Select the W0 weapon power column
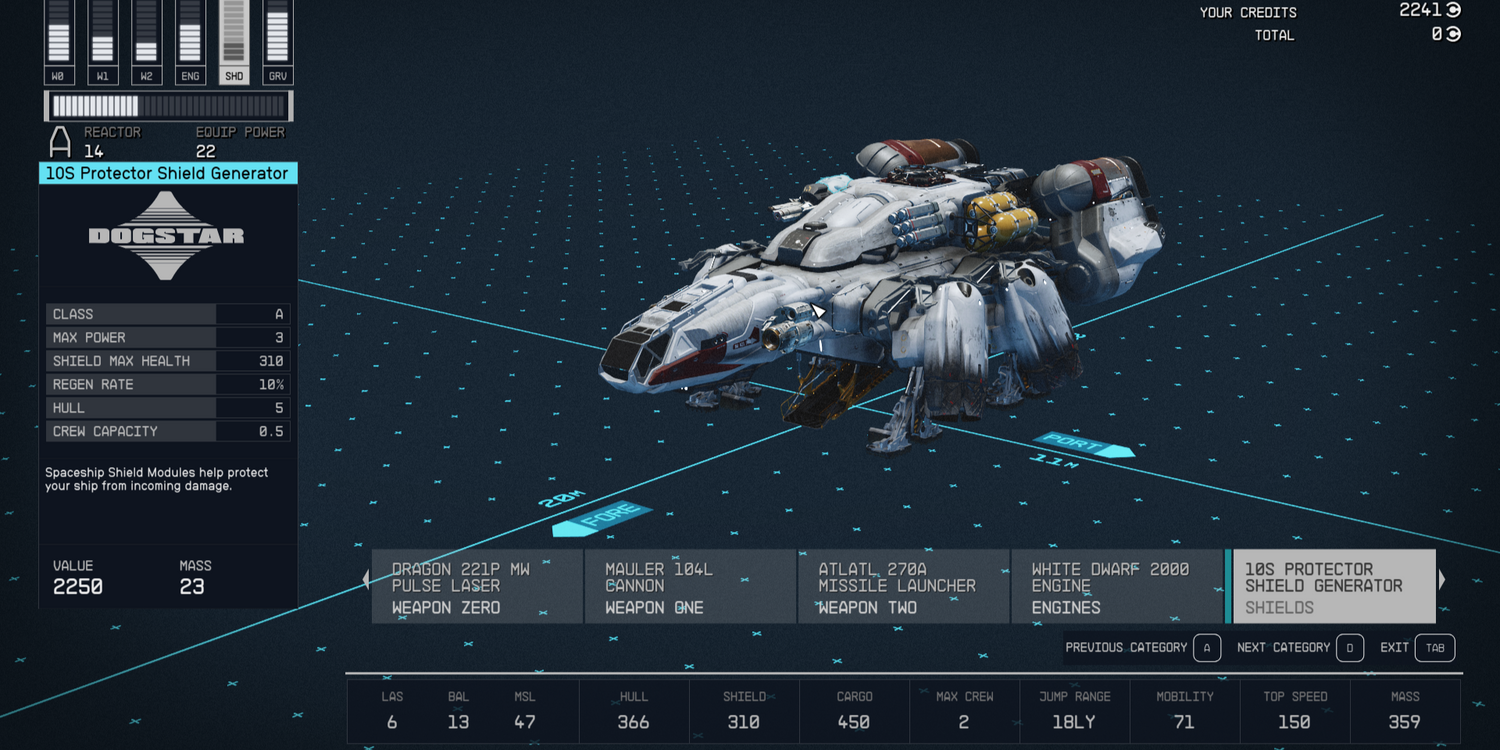 59,42
